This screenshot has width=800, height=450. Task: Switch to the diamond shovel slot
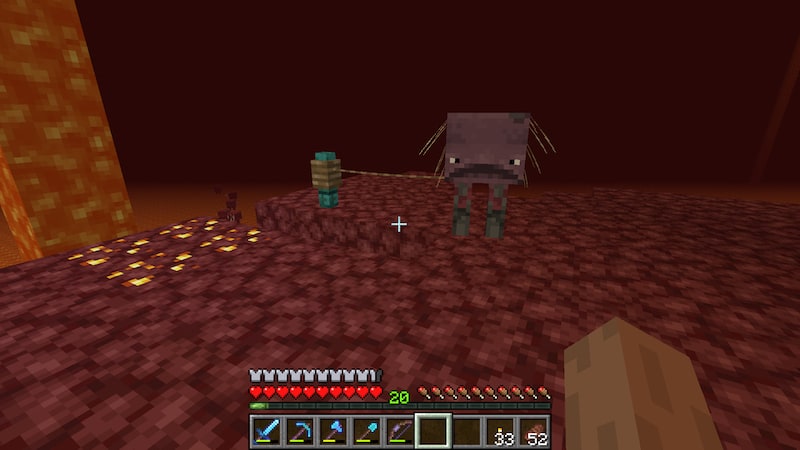coord(366,431)
